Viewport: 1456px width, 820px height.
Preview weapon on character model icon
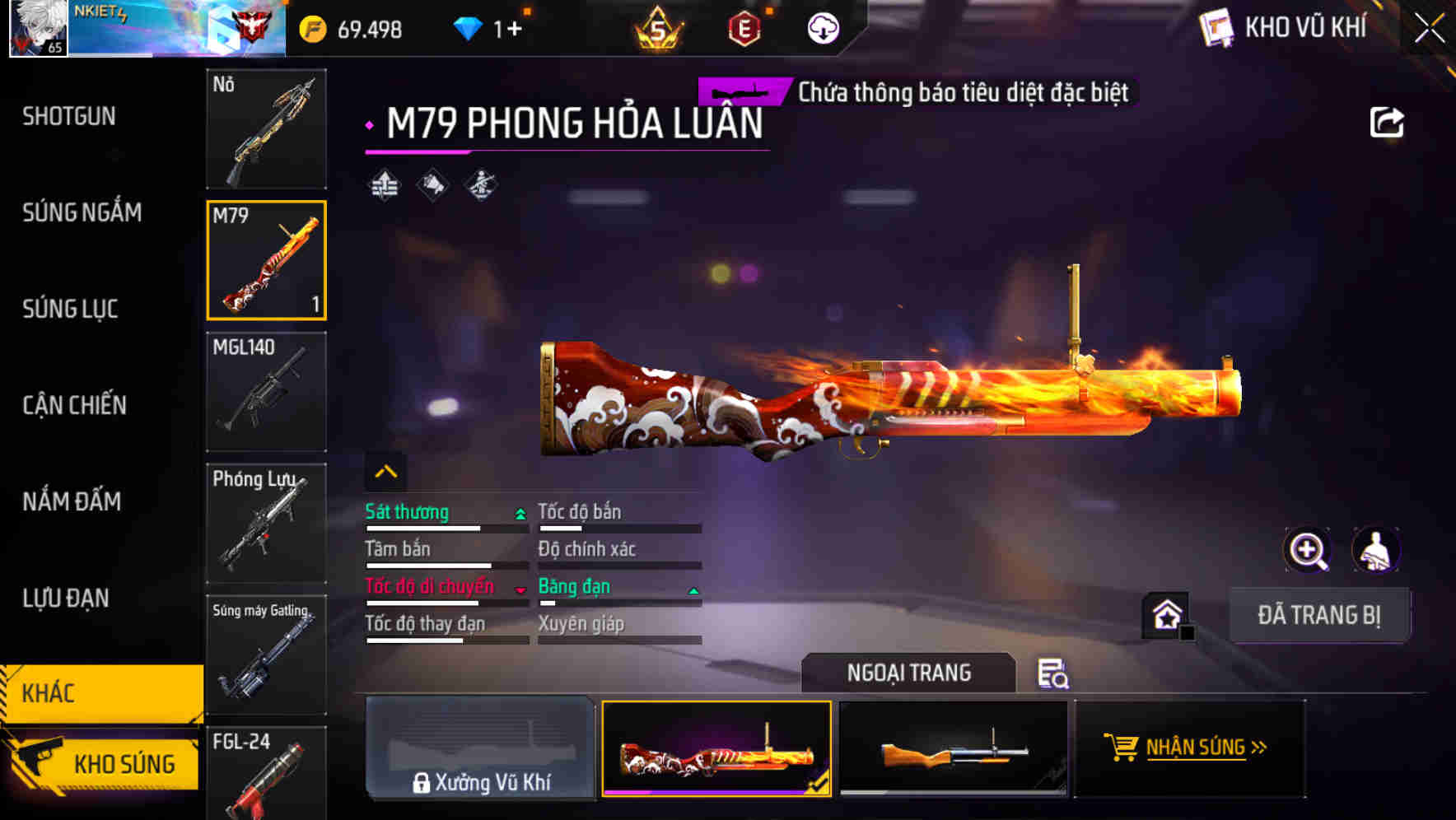coord(1376,550)
